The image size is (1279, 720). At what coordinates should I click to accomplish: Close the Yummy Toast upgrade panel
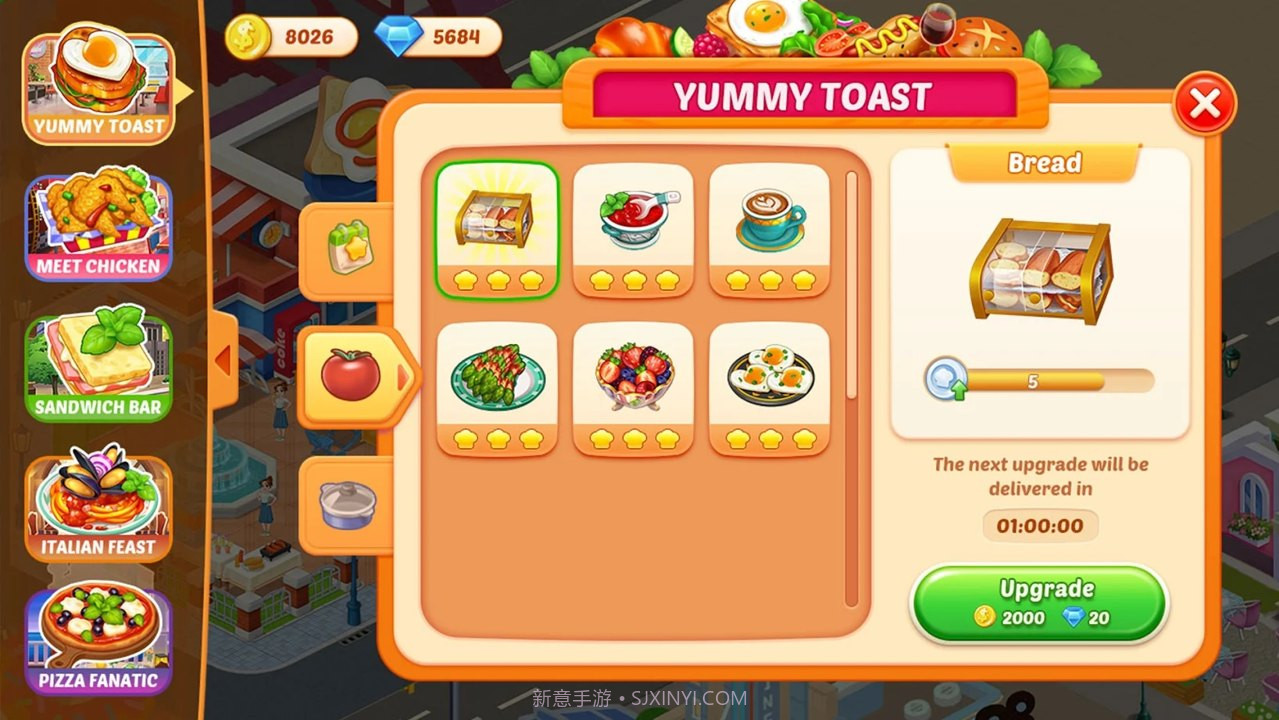(1205, 103)
